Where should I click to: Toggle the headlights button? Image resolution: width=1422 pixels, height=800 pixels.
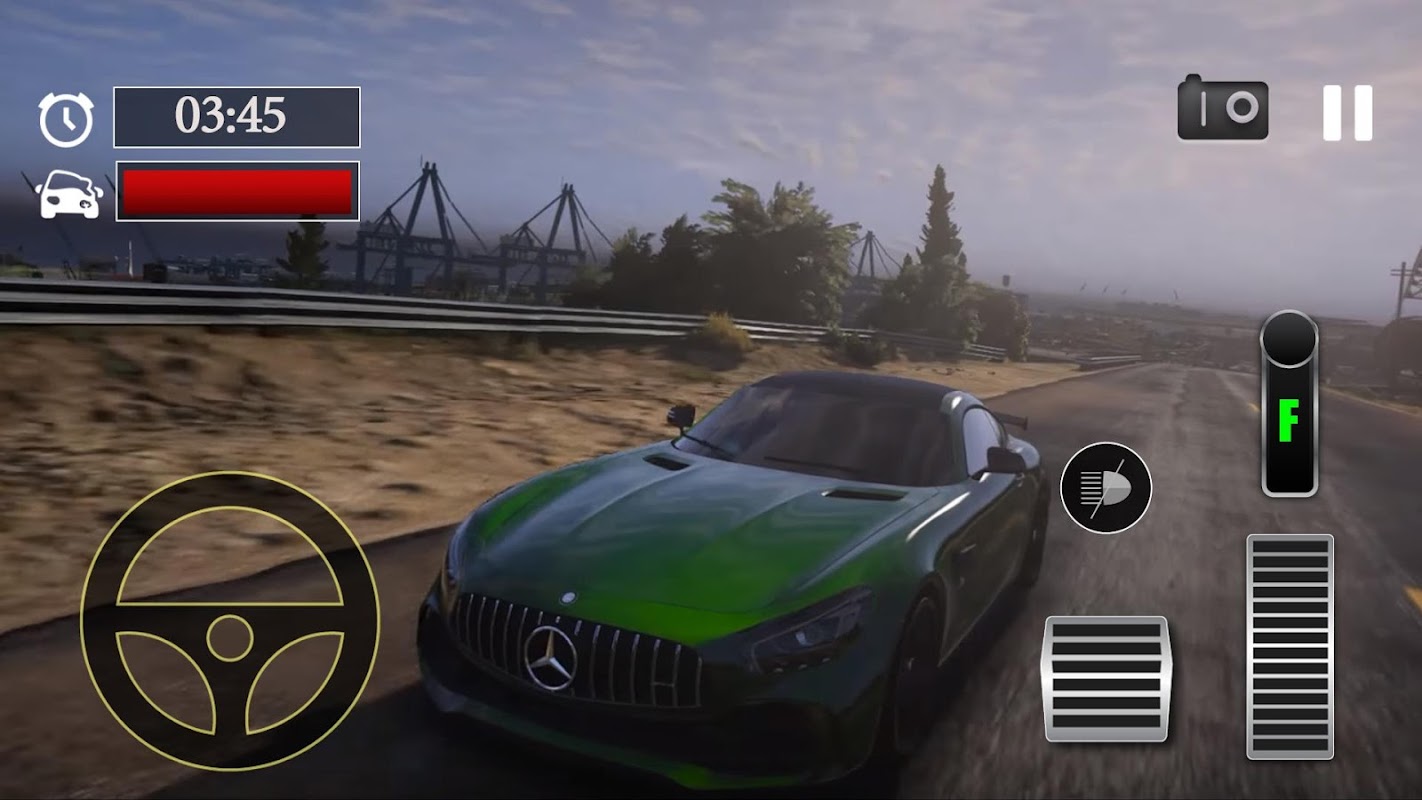tap(1105, 488)
